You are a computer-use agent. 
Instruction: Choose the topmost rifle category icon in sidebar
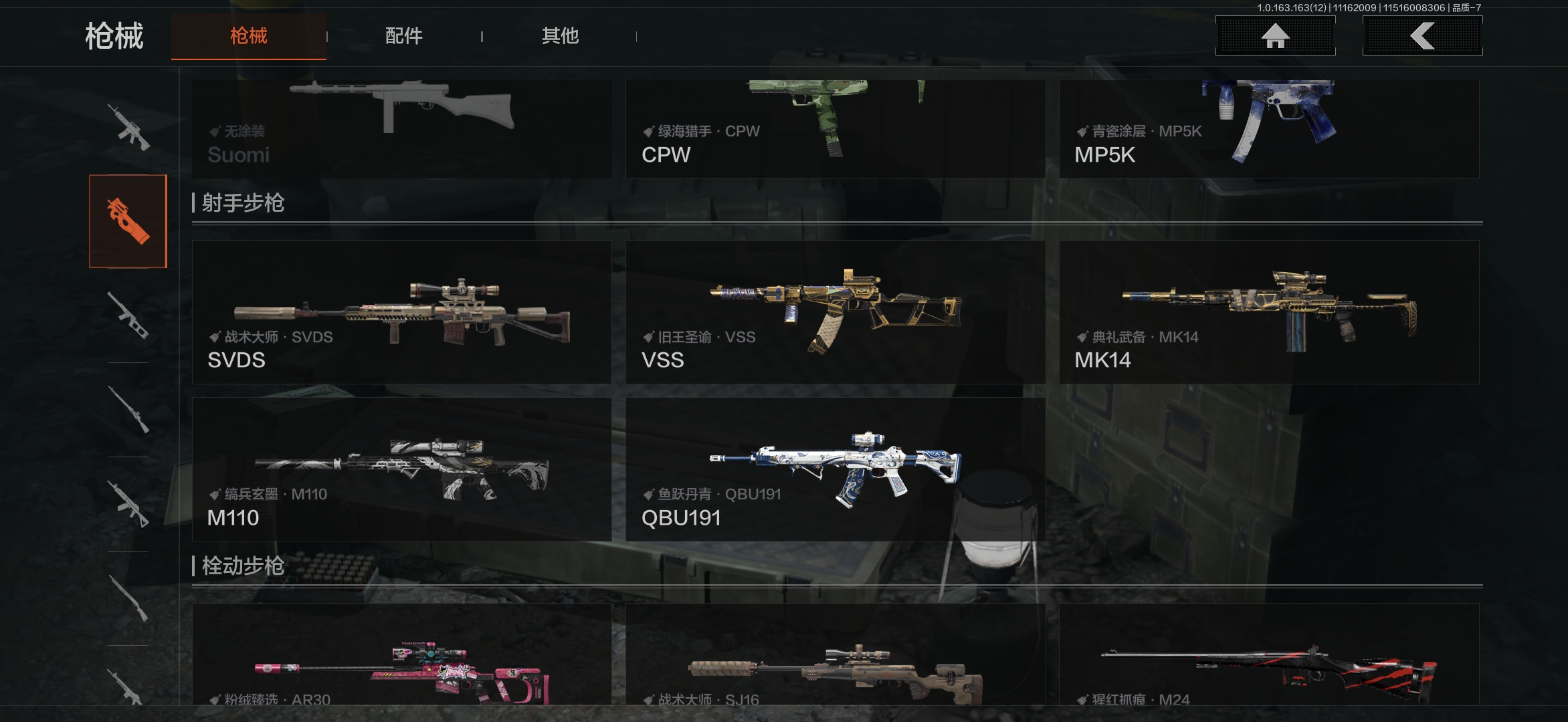coord(128,127)
